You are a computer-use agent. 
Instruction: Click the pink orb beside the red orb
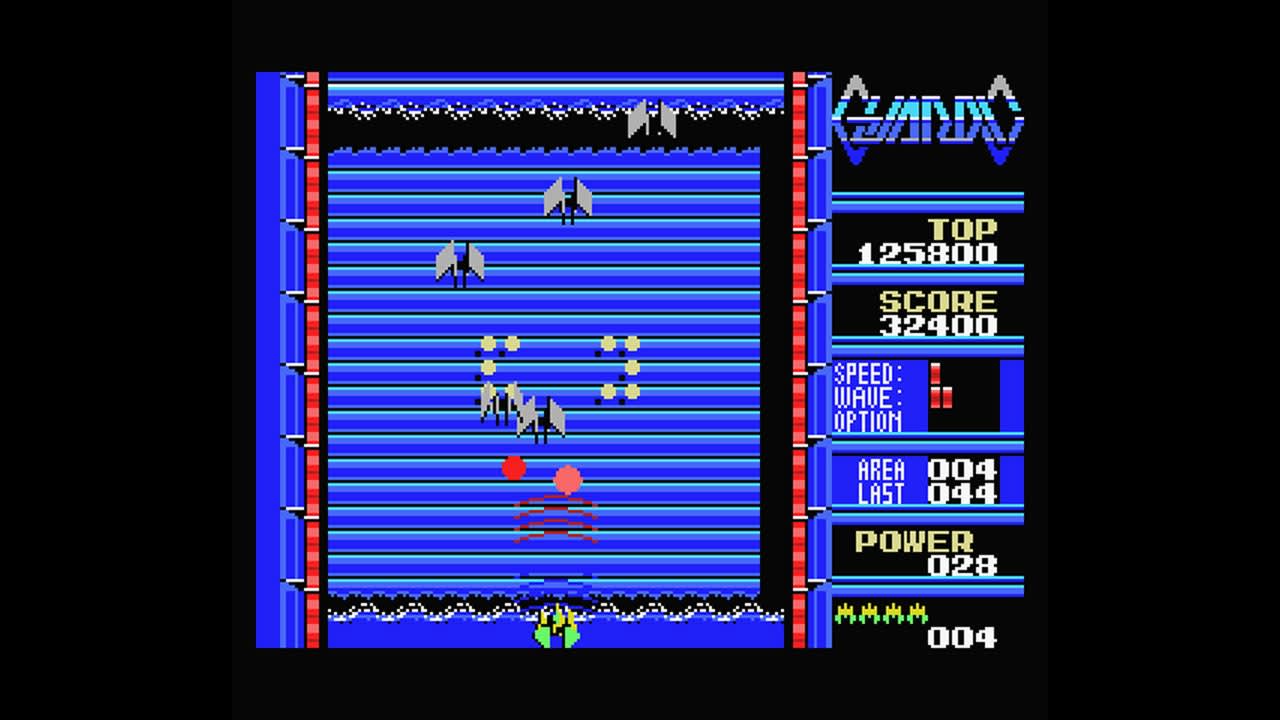(x=566, y=479)
